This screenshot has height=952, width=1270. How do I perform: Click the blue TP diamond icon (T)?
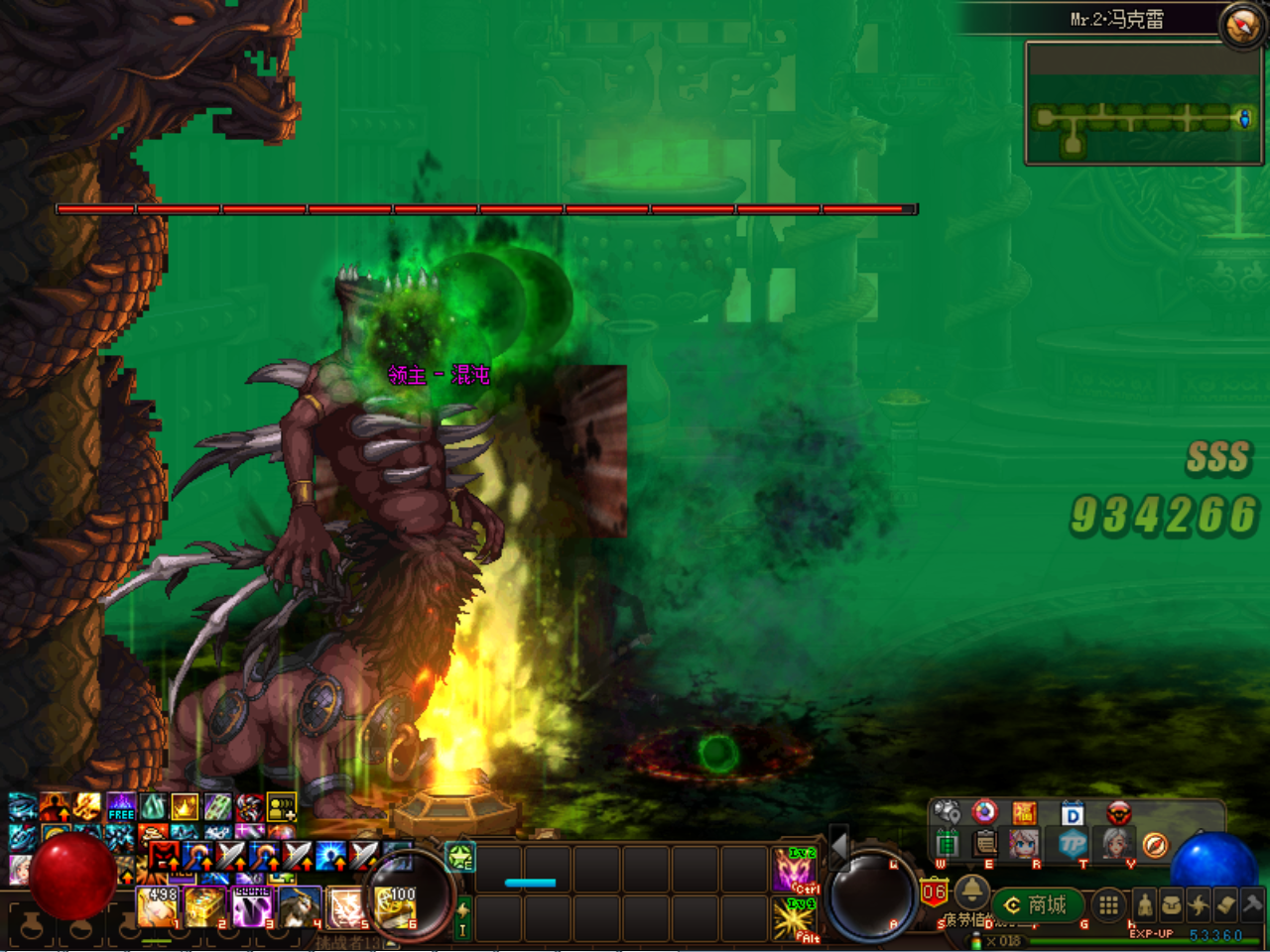[x=1072, y=843]
